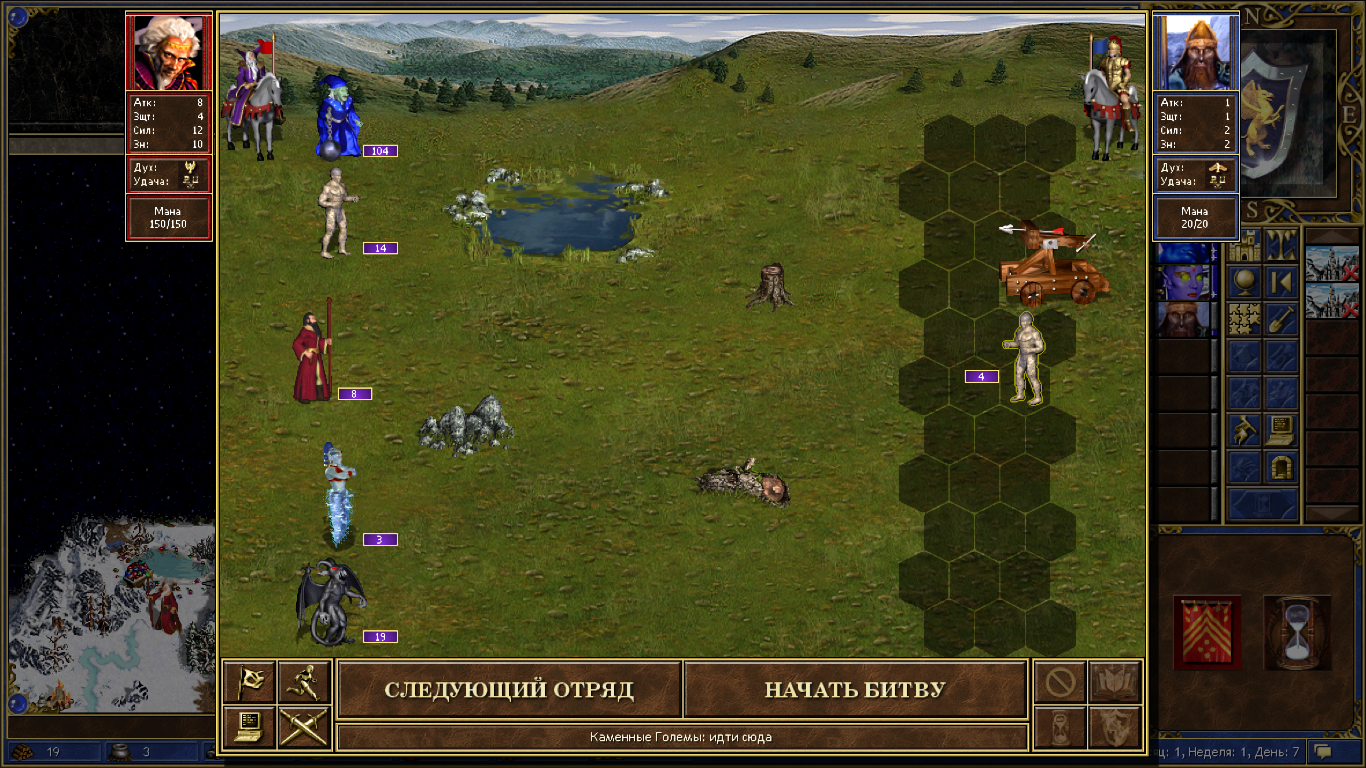Click the red chevron banner icon
The width and height of the screenshot is (1366, 768).
1207,632
